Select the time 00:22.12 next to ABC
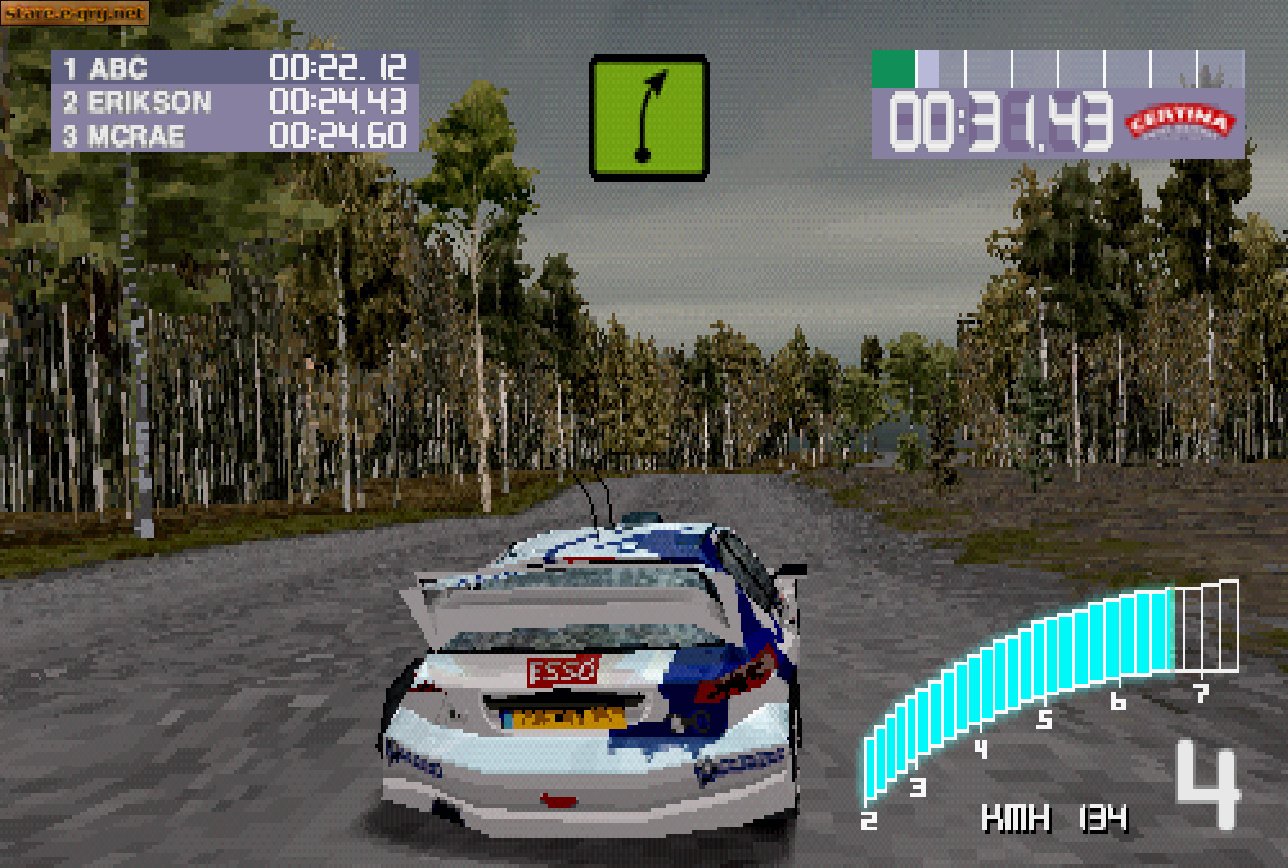Image resolution: width=1288 pixels, height=868 pixels. click(x=340, y=70)
